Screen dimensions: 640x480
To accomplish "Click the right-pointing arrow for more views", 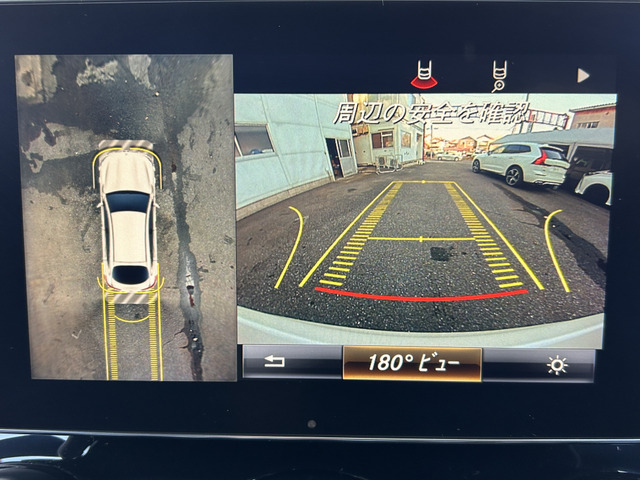I will pos(583,75).
